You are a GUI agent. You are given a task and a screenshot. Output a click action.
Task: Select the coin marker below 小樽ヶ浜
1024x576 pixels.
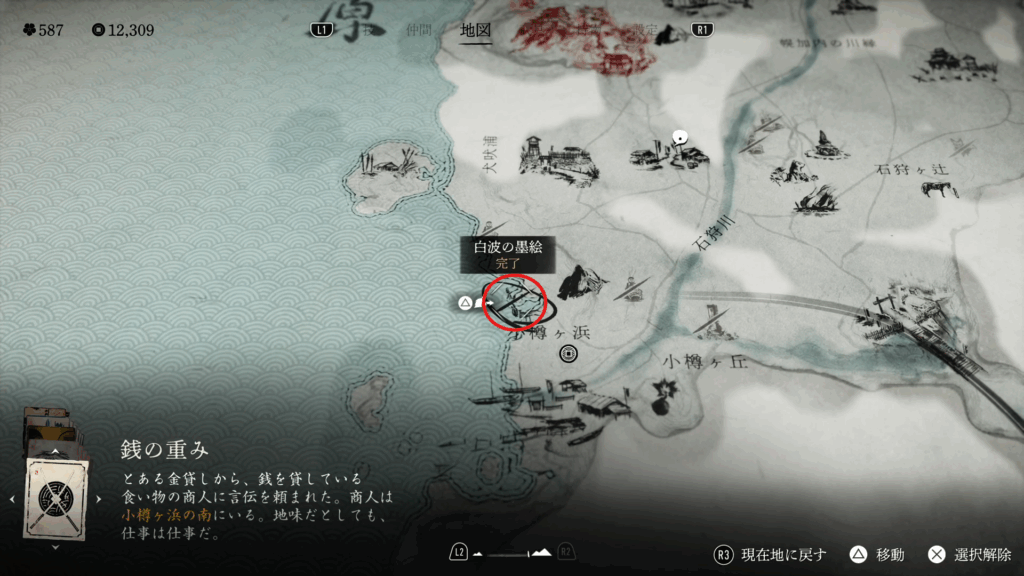point(569,353)
